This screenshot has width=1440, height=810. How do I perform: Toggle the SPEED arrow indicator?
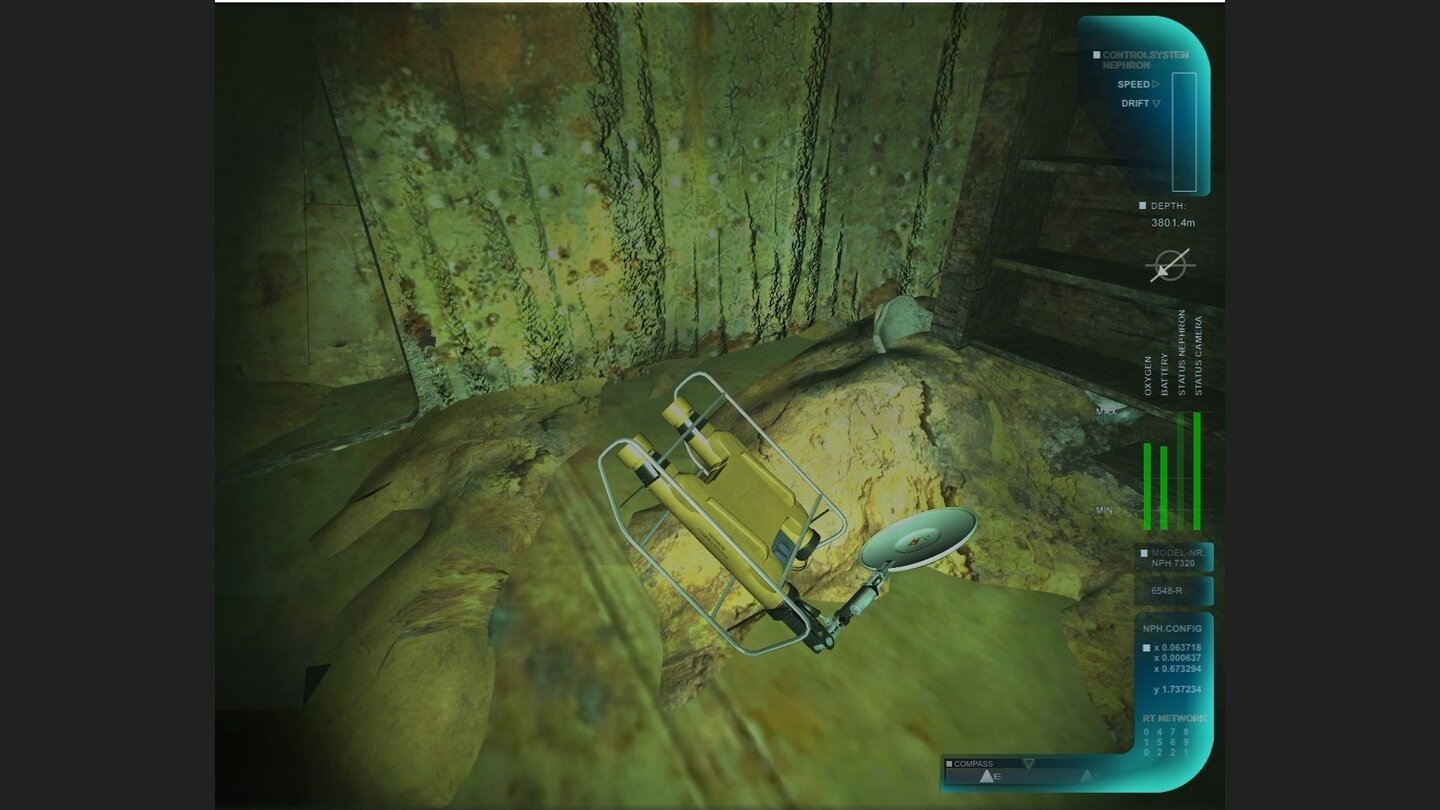(1156, 84)
